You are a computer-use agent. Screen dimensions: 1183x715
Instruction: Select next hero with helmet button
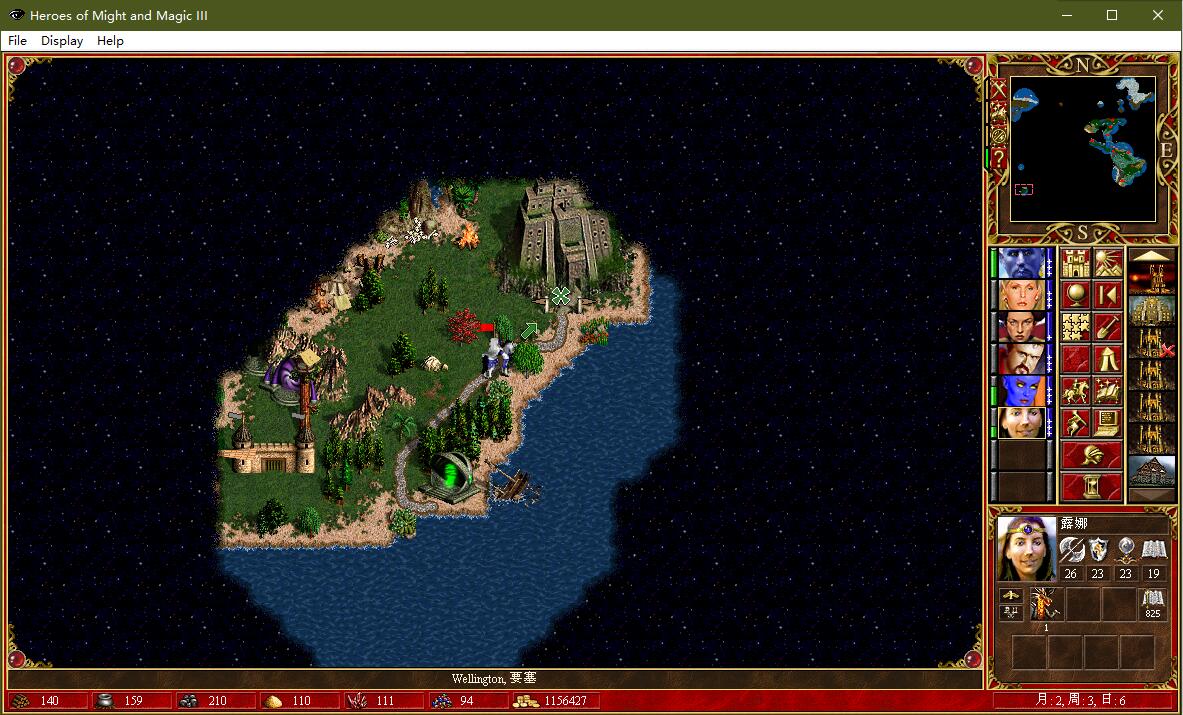click(1091, 455)
